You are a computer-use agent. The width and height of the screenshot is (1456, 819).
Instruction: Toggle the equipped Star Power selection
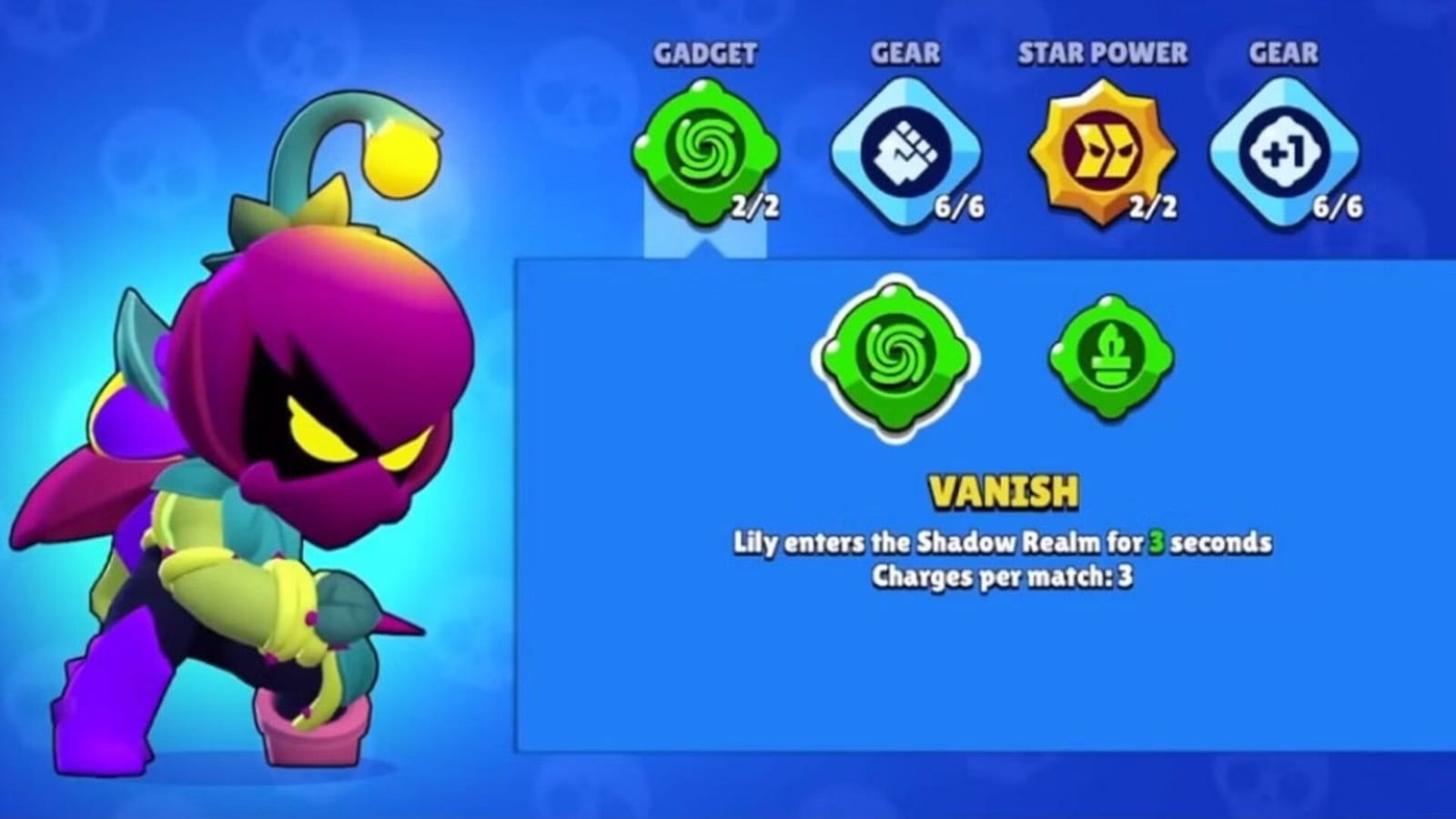tap(1101, 150)
